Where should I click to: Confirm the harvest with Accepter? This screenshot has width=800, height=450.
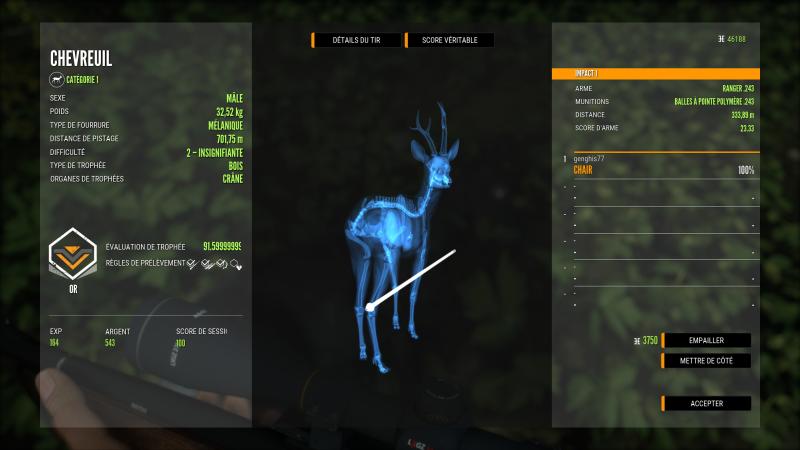point(706,403)
